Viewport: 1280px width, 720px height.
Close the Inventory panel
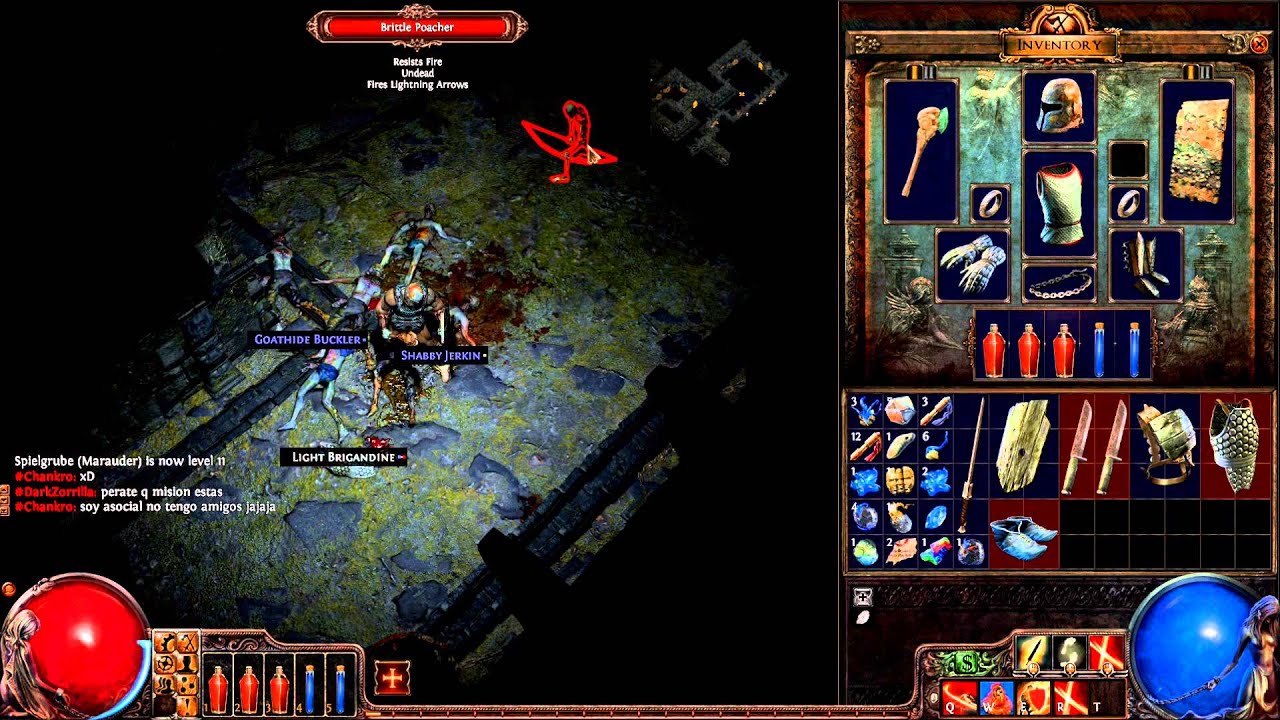[1259, 44]
